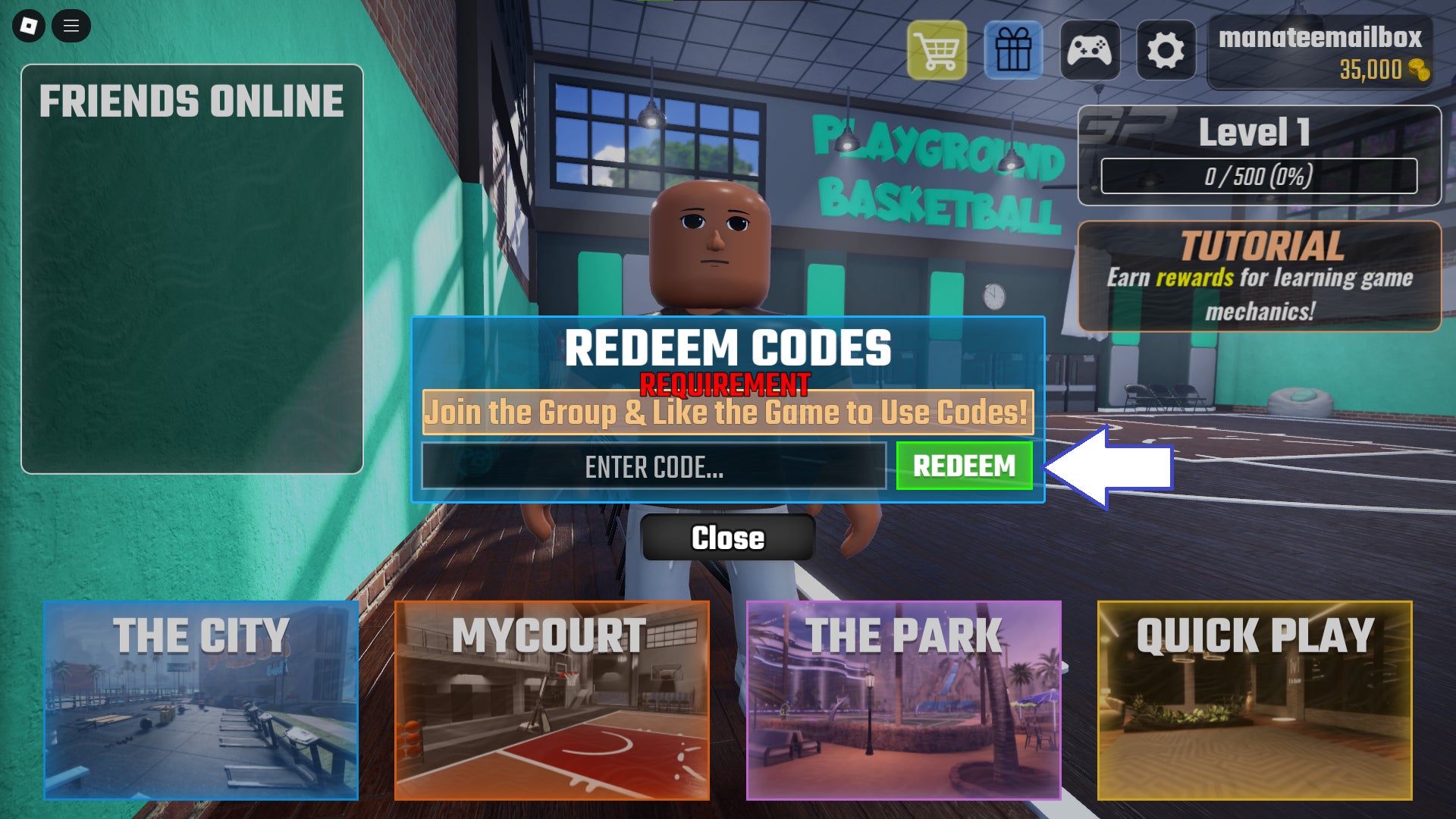This screenshot has width=1456, height=819.
Task: Click the white arrow pointing at Redeem
Action: click(x=1107, y=466)
